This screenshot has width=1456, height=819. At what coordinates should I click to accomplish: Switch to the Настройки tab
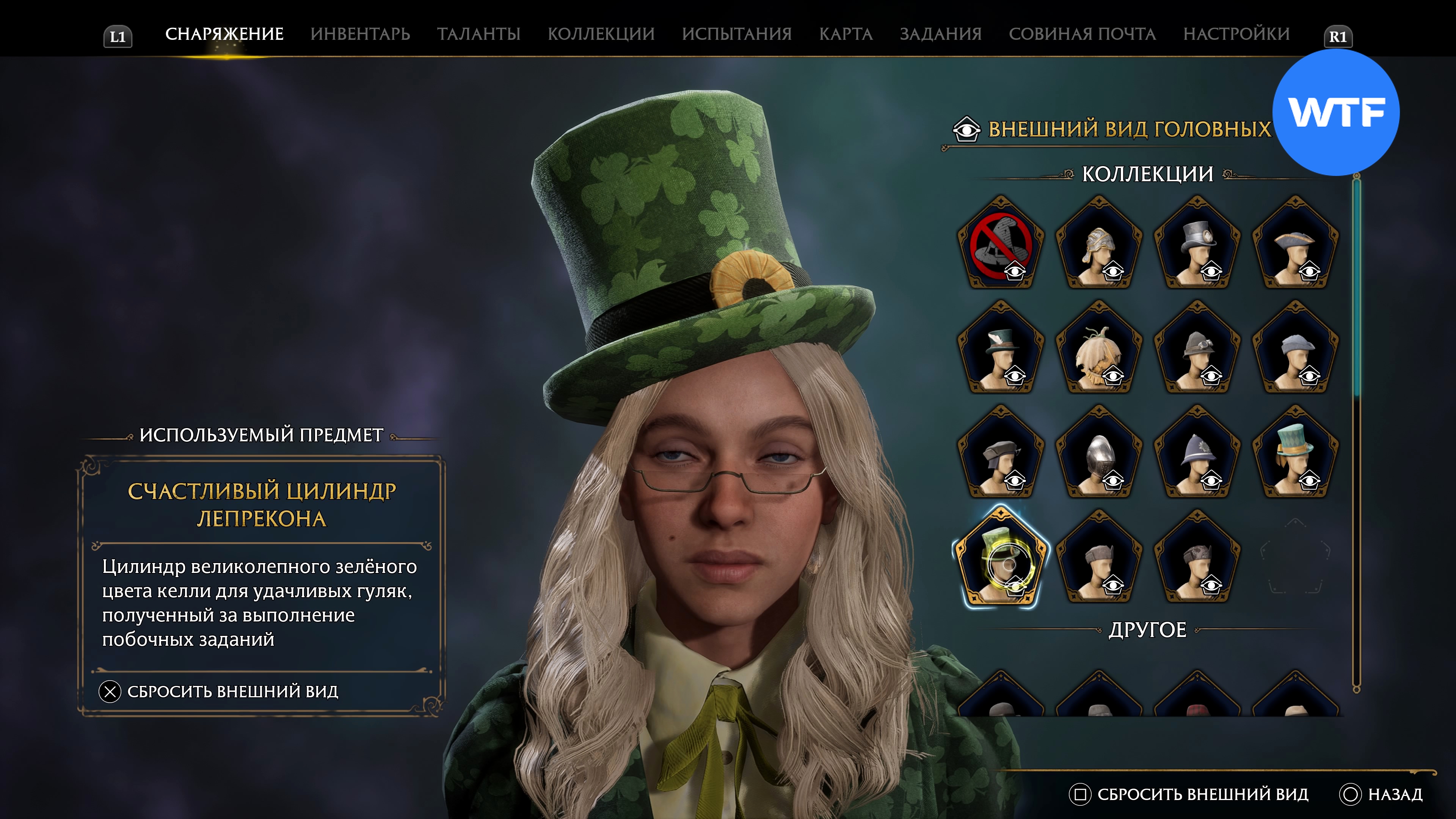point(1236,34)
